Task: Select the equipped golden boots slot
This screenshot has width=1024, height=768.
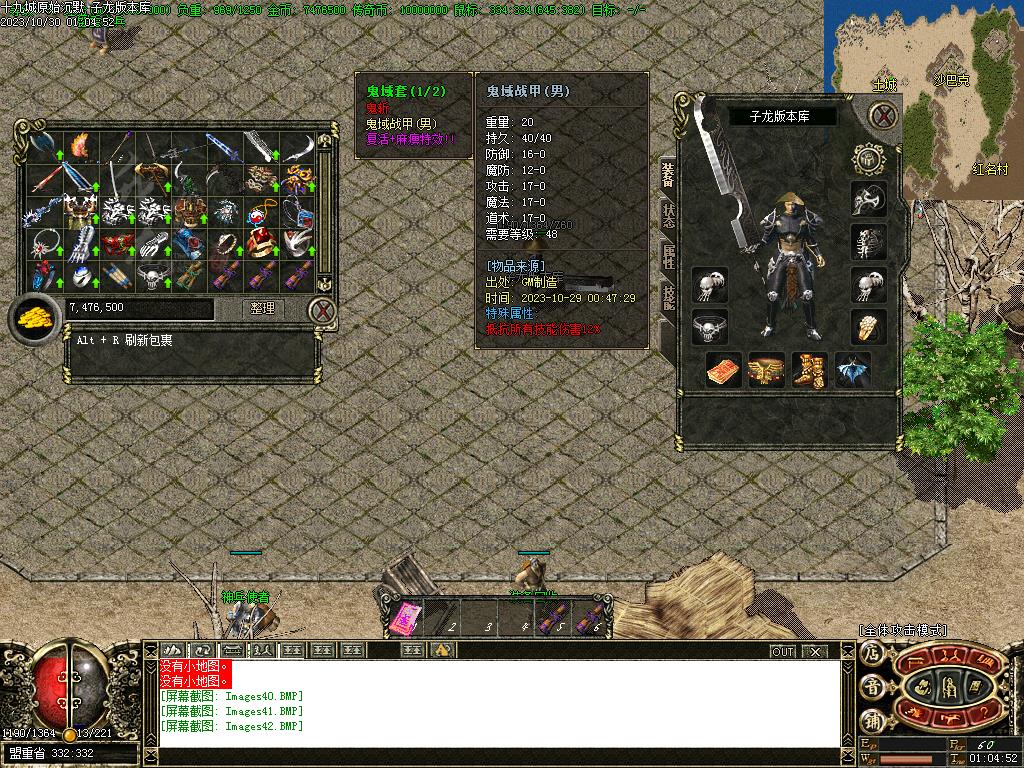Action: (808, 370)
